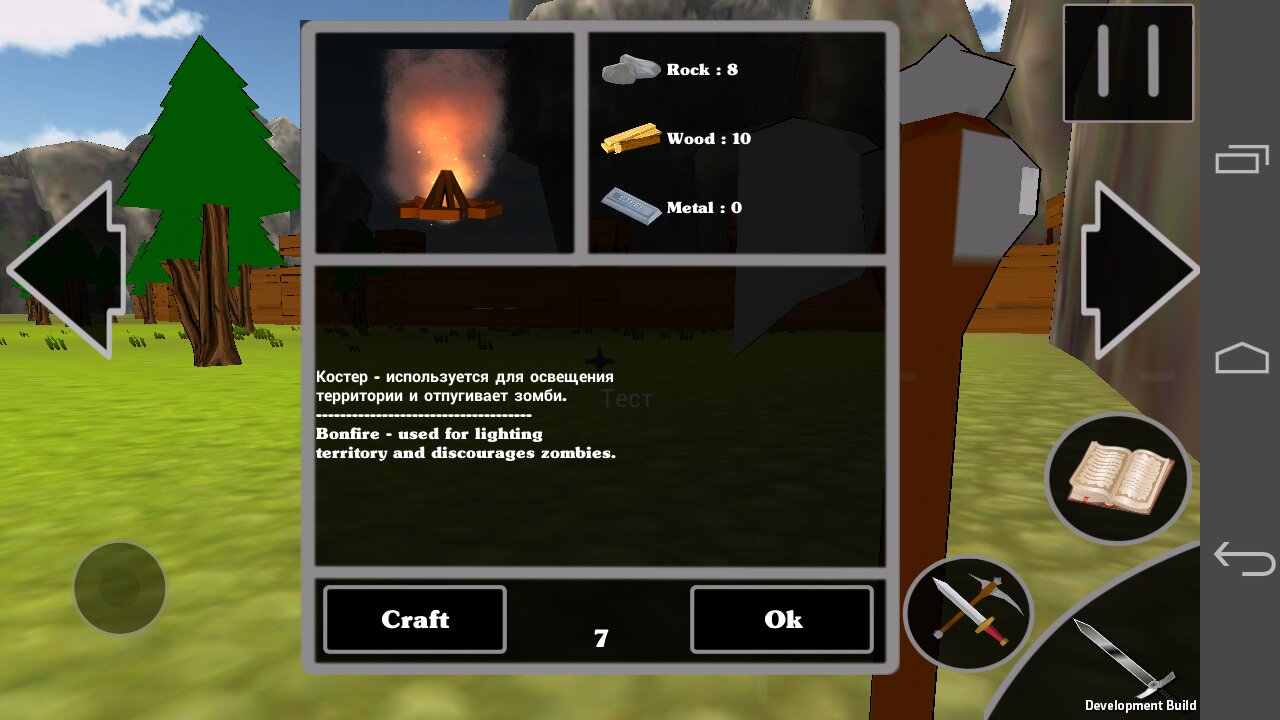Tap the virtual movement joystick

click(x=120, y=588)
